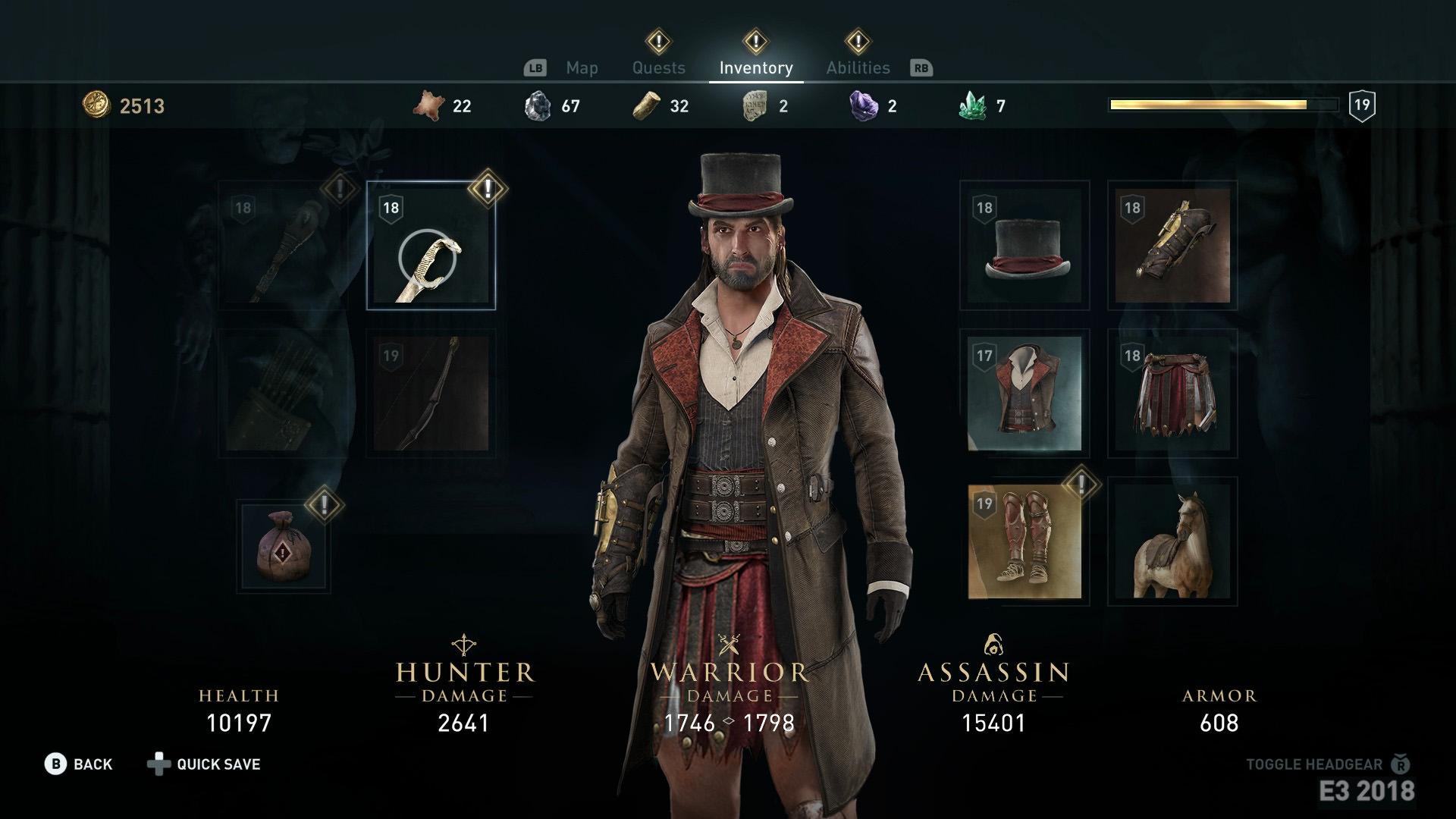1456x819 pixels.
Task: Select the red vest chest armor slot
Action: 1025,394
